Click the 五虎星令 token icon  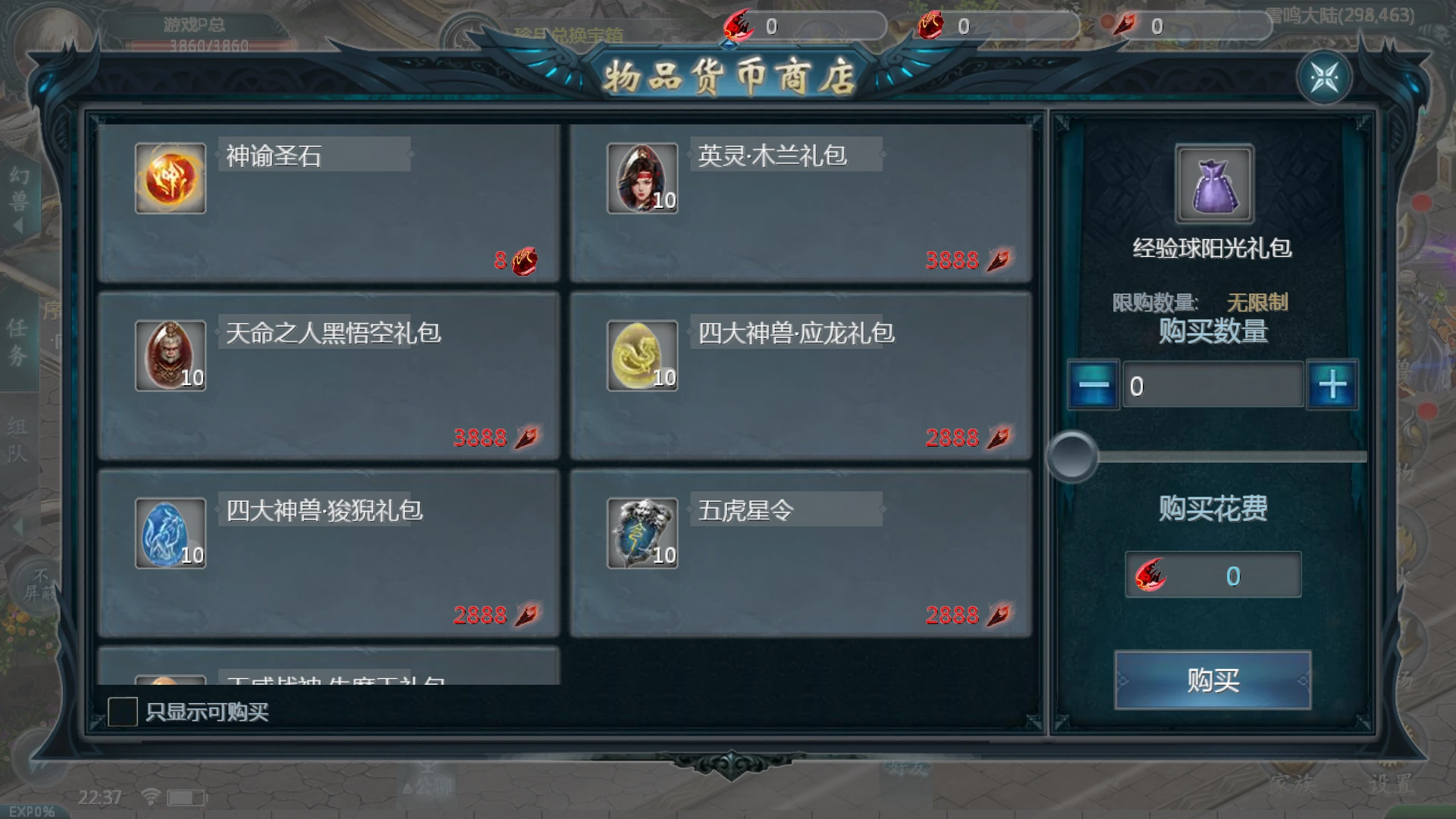click(x=642, y=533)
